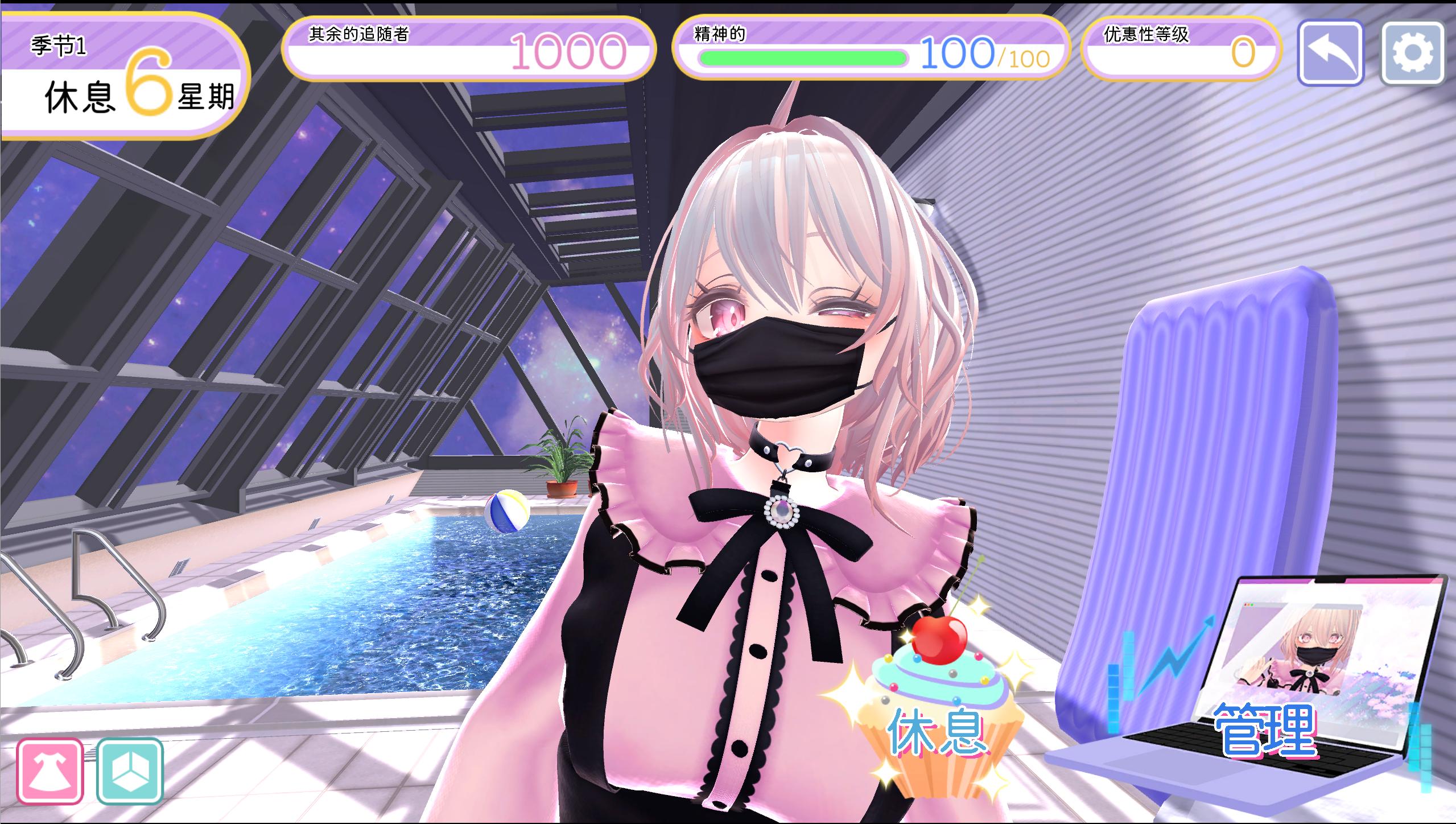Select the teal cube icon button

130,771
